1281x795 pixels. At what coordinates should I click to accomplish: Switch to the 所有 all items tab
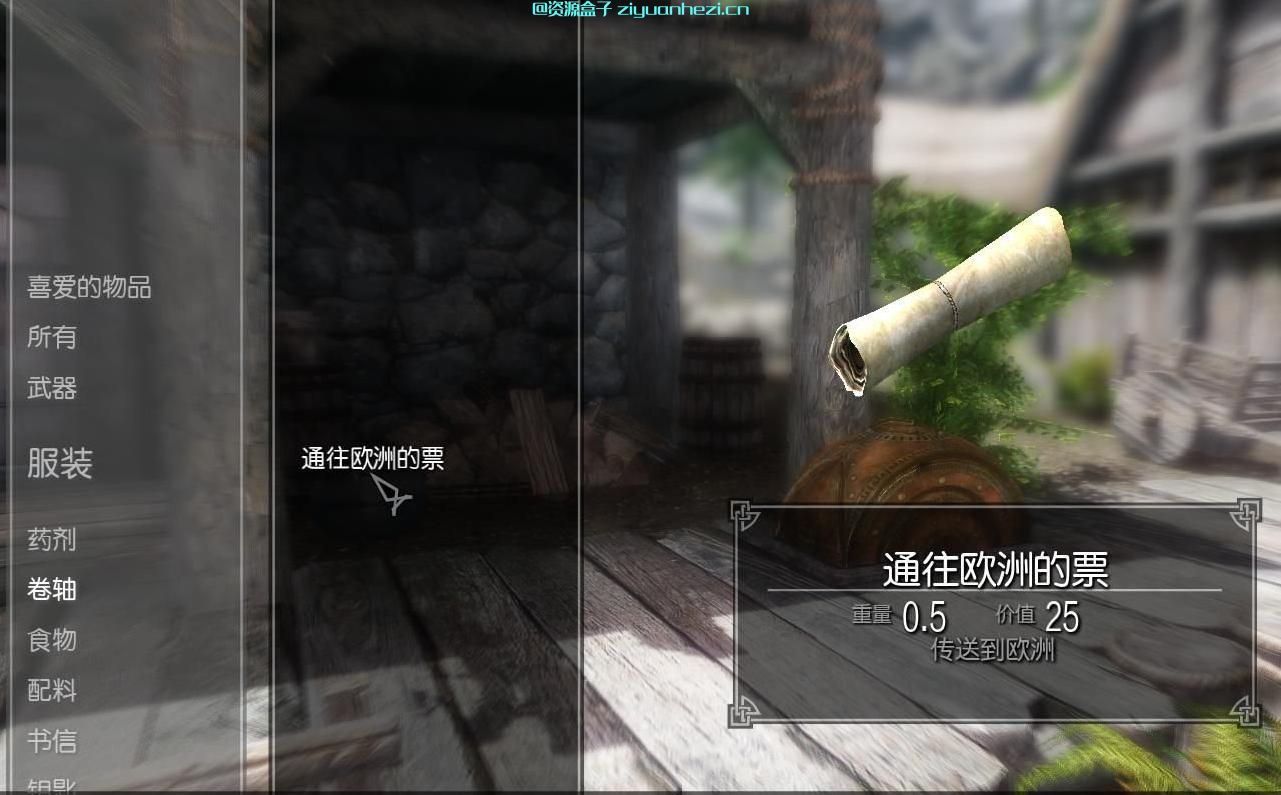(x=55, y=338)
